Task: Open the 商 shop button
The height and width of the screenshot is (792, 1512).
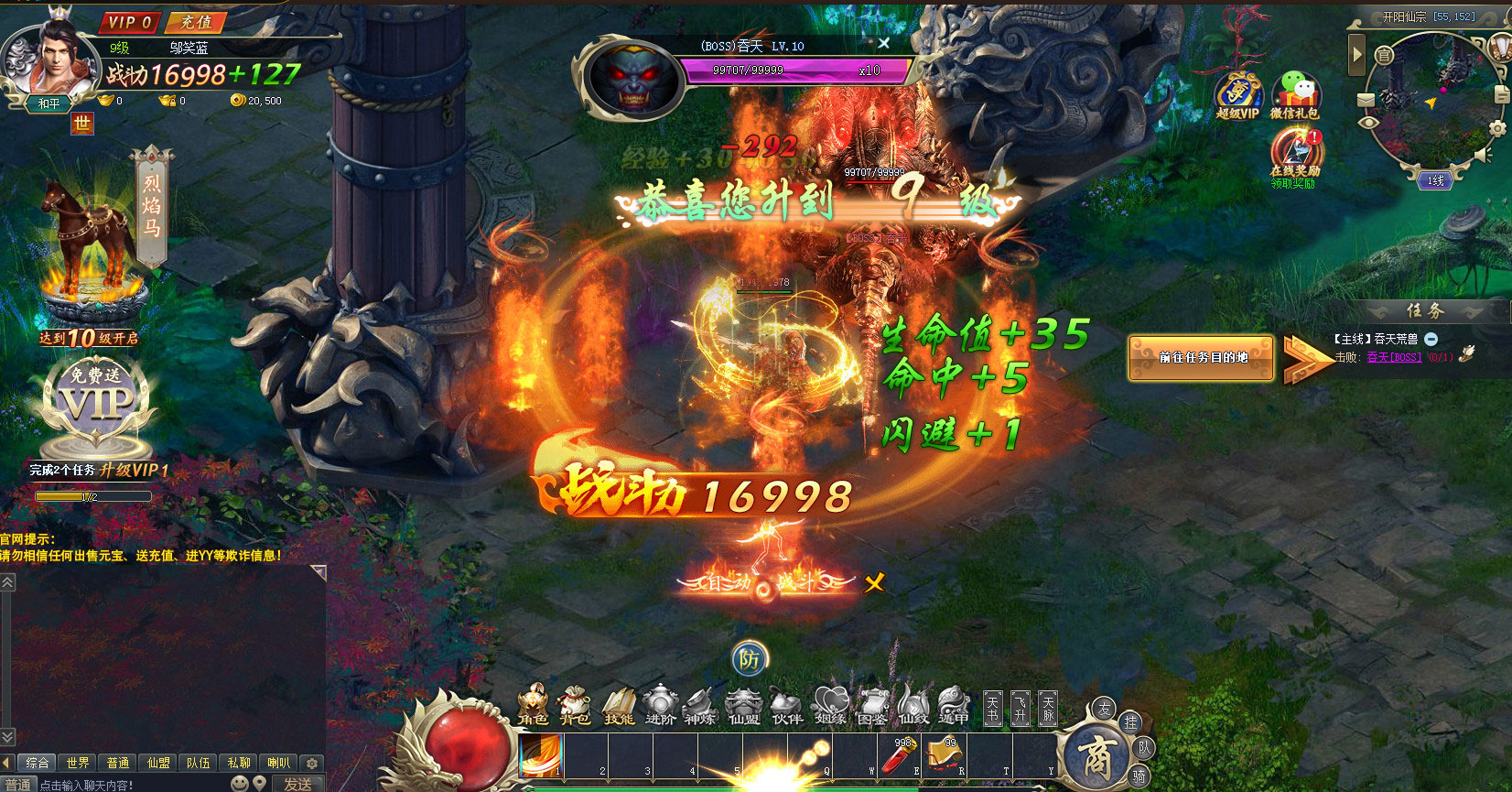Action: [1096, 756]
